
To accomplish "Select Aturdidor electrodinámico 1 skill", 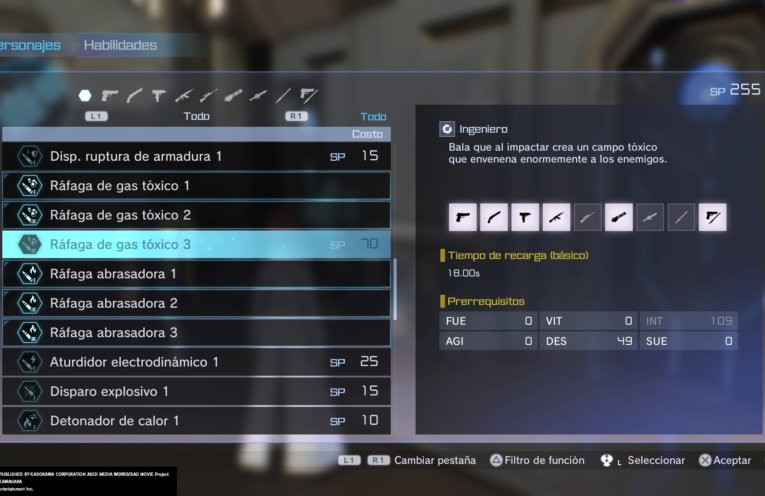I will coord(196,362).
